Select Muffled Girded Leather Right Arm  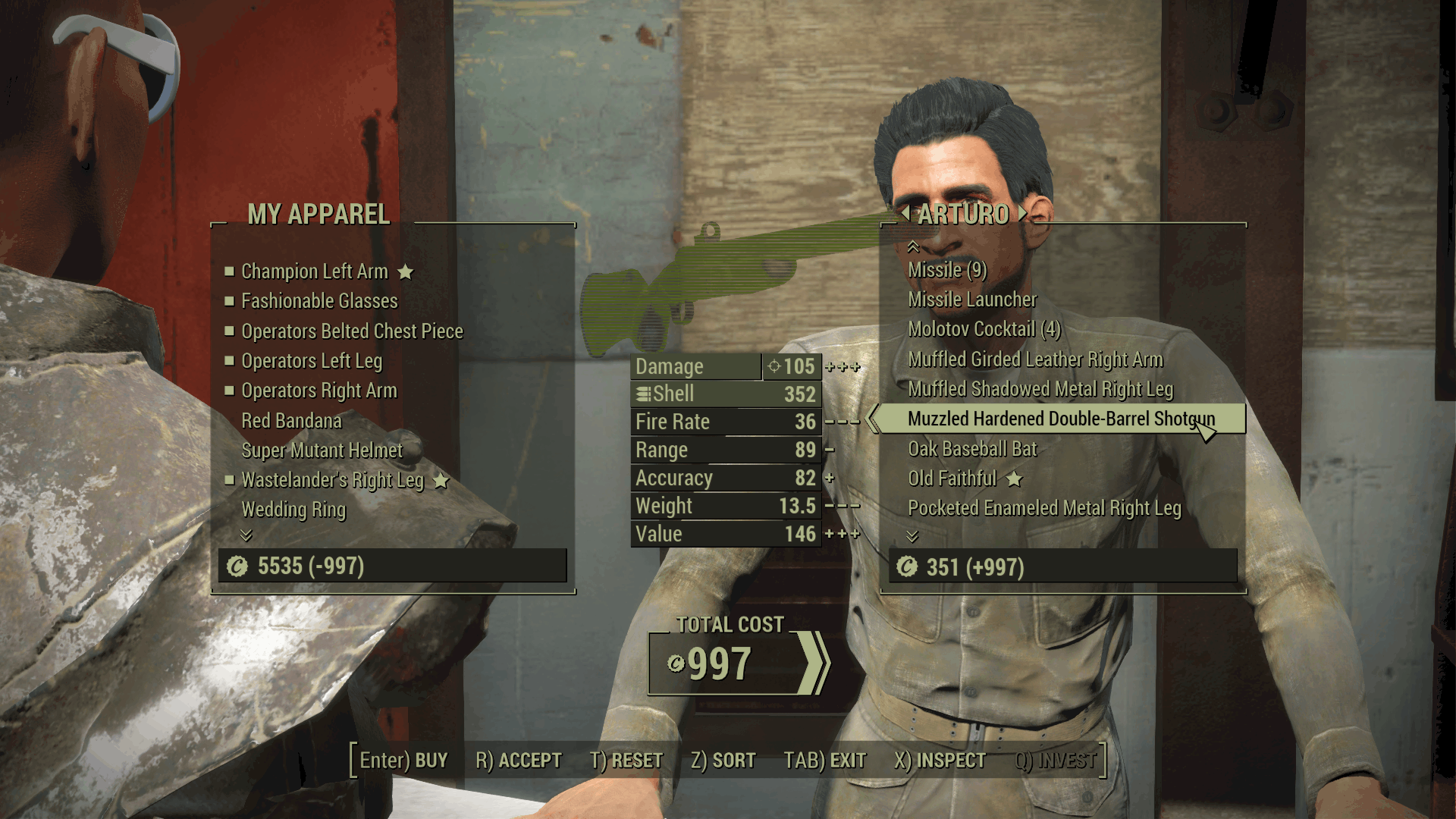point(1035,359)
